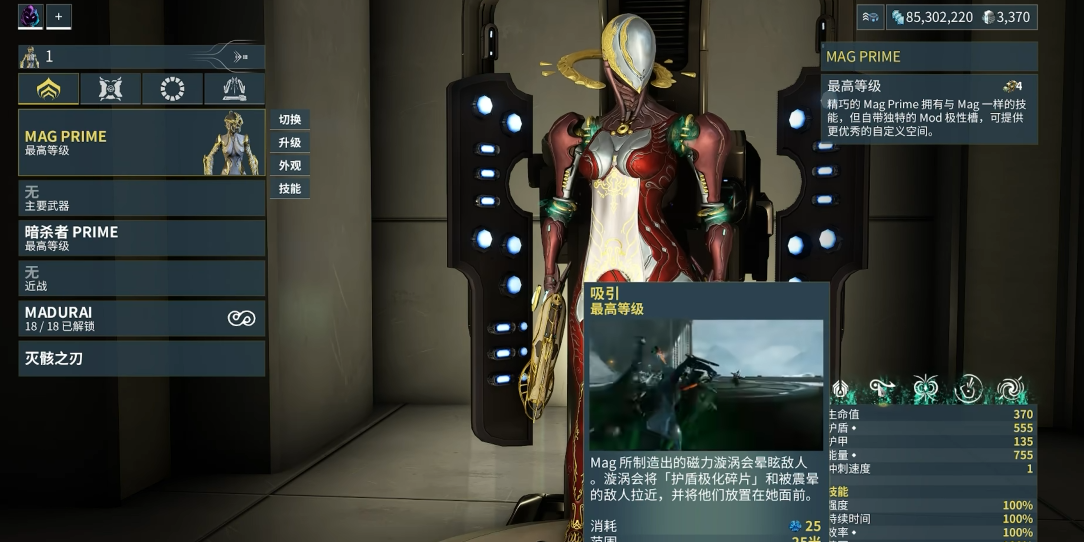
Task: Add a squad member with the plus button
Action: click(58, 17)
